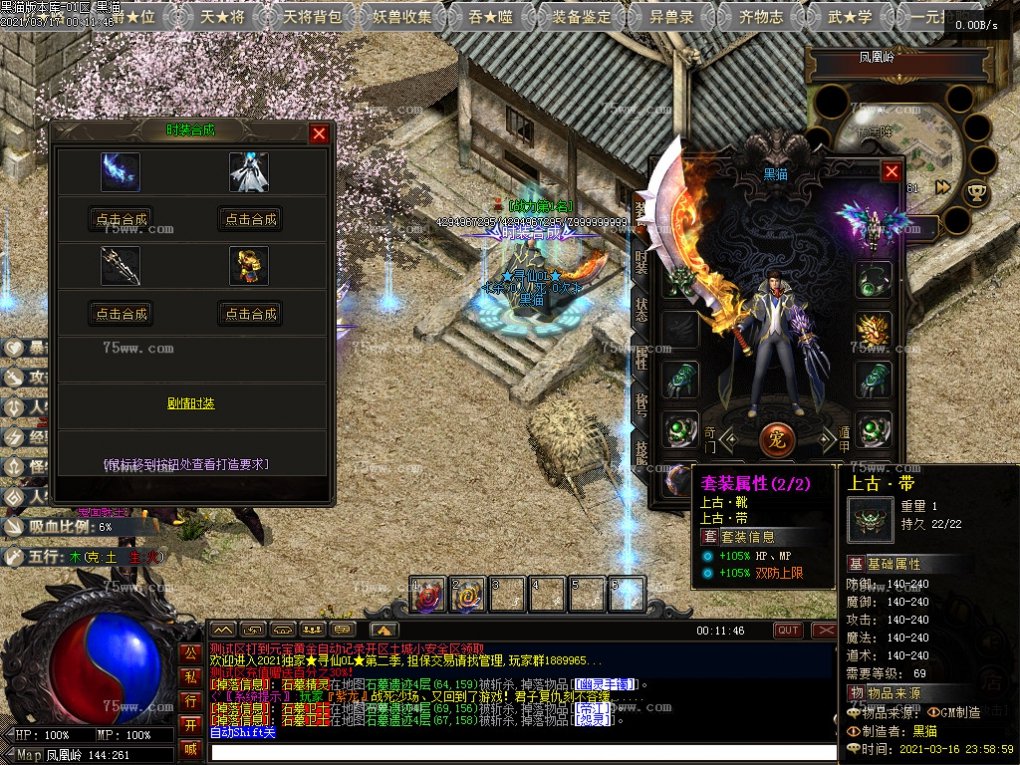Close the 时装合成 crafting window

319,134
